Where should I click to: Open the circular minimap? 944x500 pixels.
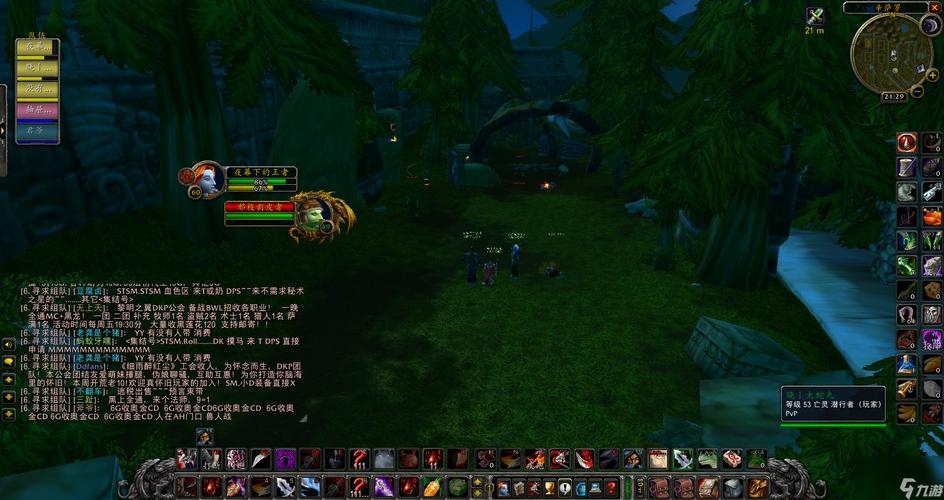click(x=891, y=54)
